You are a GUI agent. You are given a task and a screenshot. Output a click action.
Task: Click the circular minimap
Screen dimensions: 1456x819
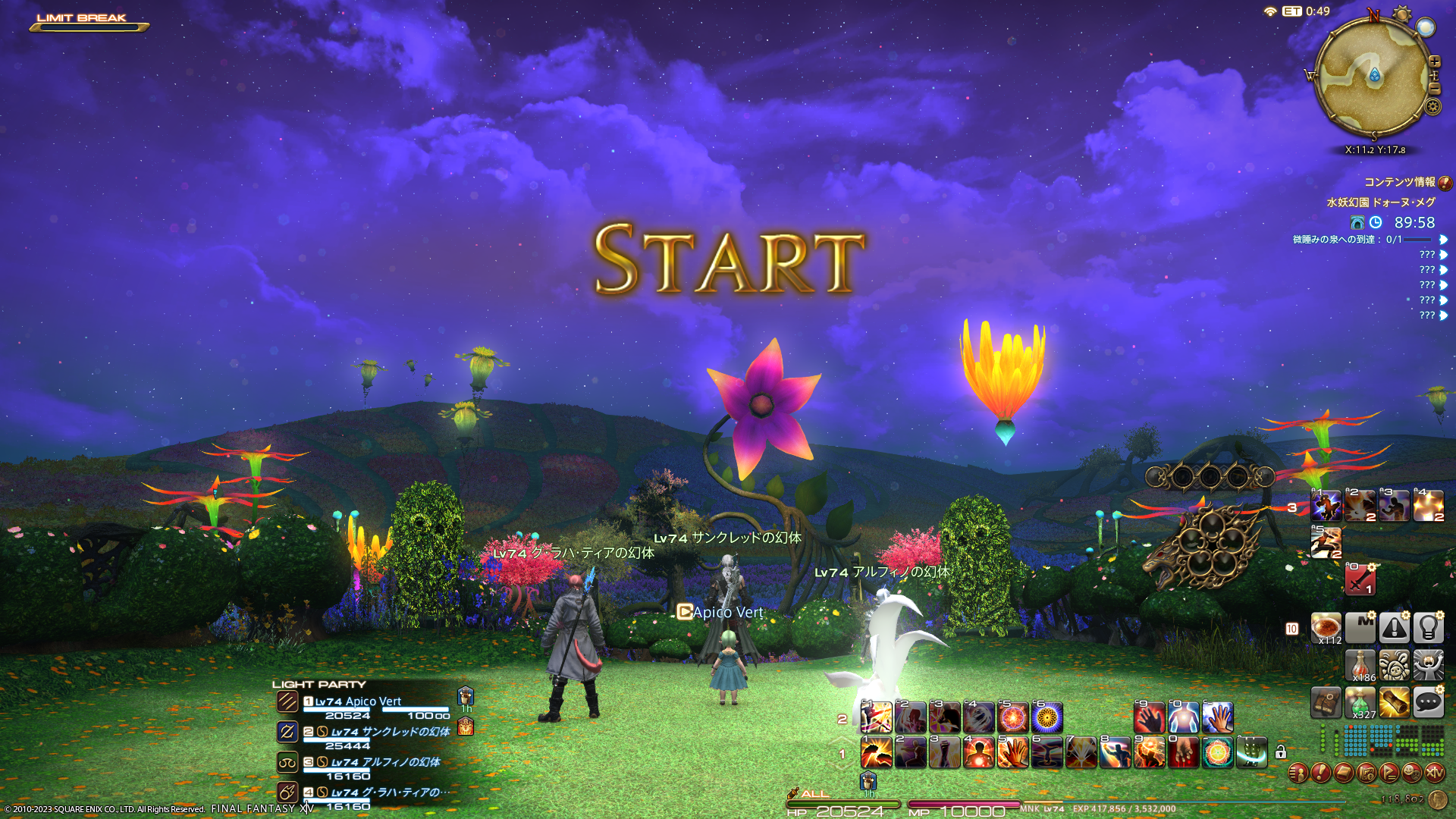(1373, 77)
